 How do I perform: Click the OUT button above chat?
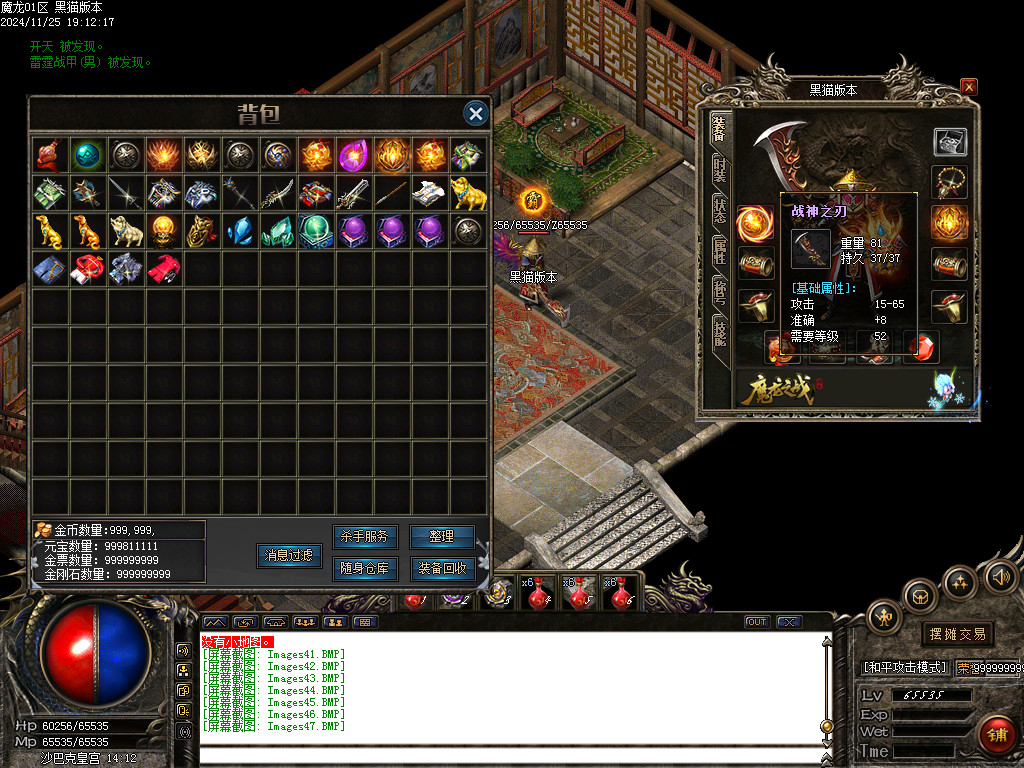757,622
